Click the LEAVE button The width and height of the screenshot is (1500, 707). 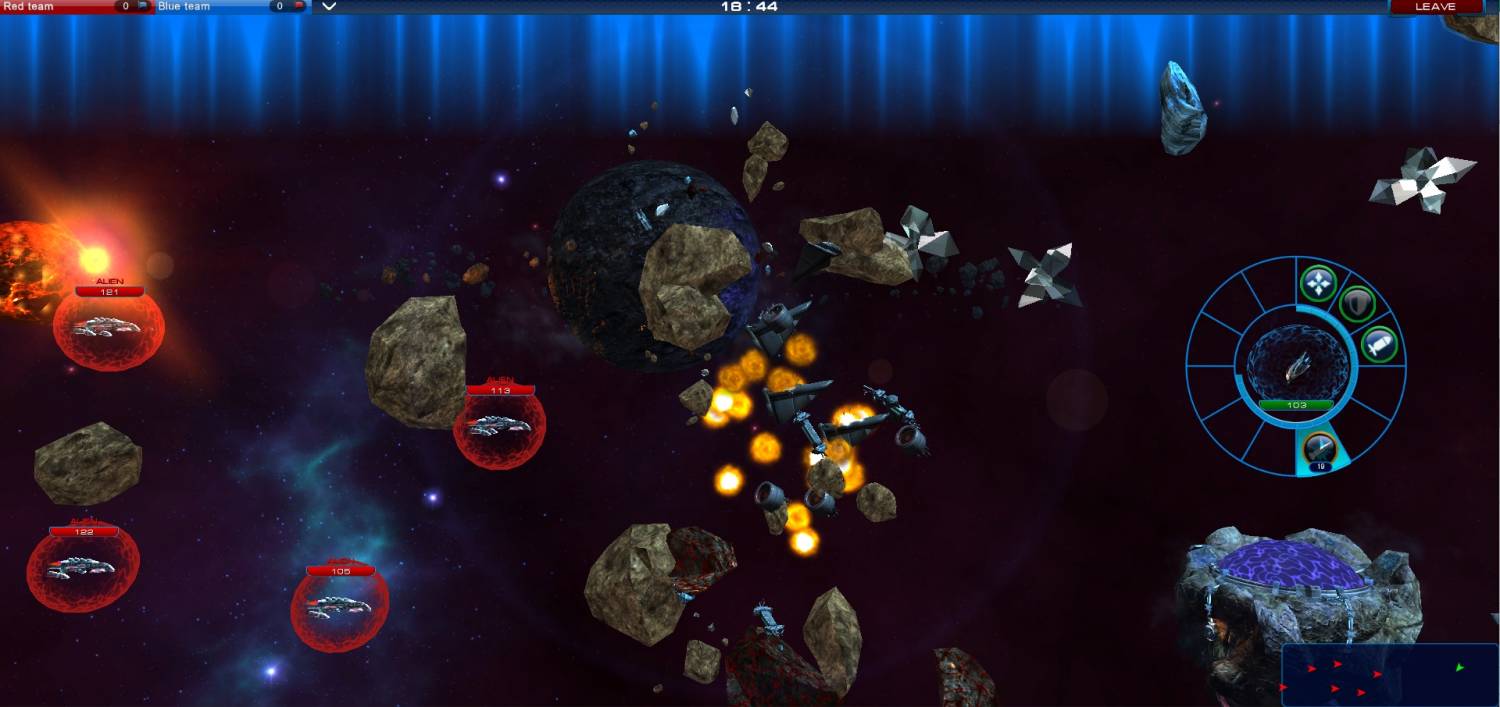(x=1435, y=7)
